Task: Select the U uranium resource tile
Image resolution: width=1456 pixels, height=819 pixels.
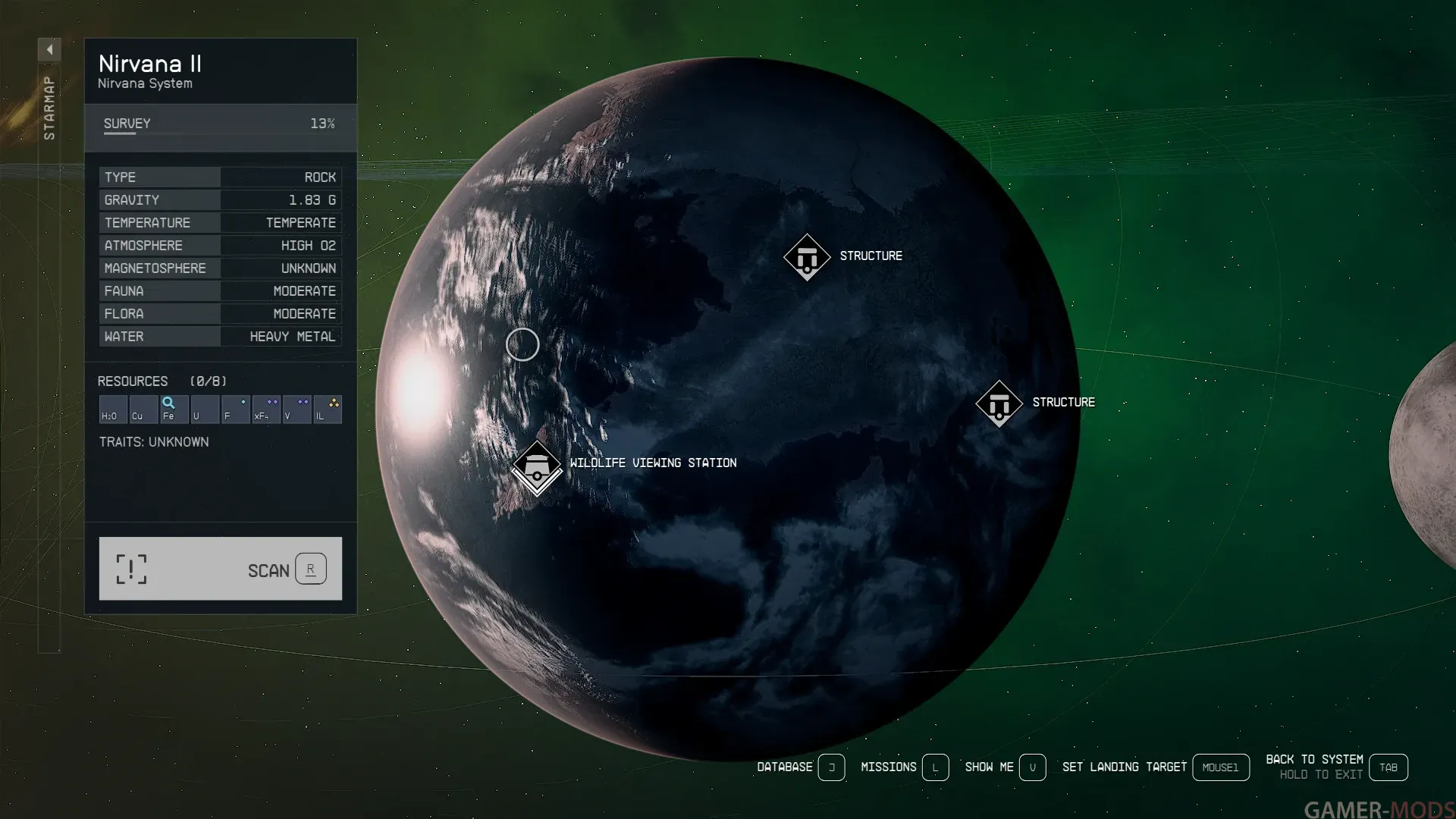Action: pyautogui.click(x=205, y=409)
